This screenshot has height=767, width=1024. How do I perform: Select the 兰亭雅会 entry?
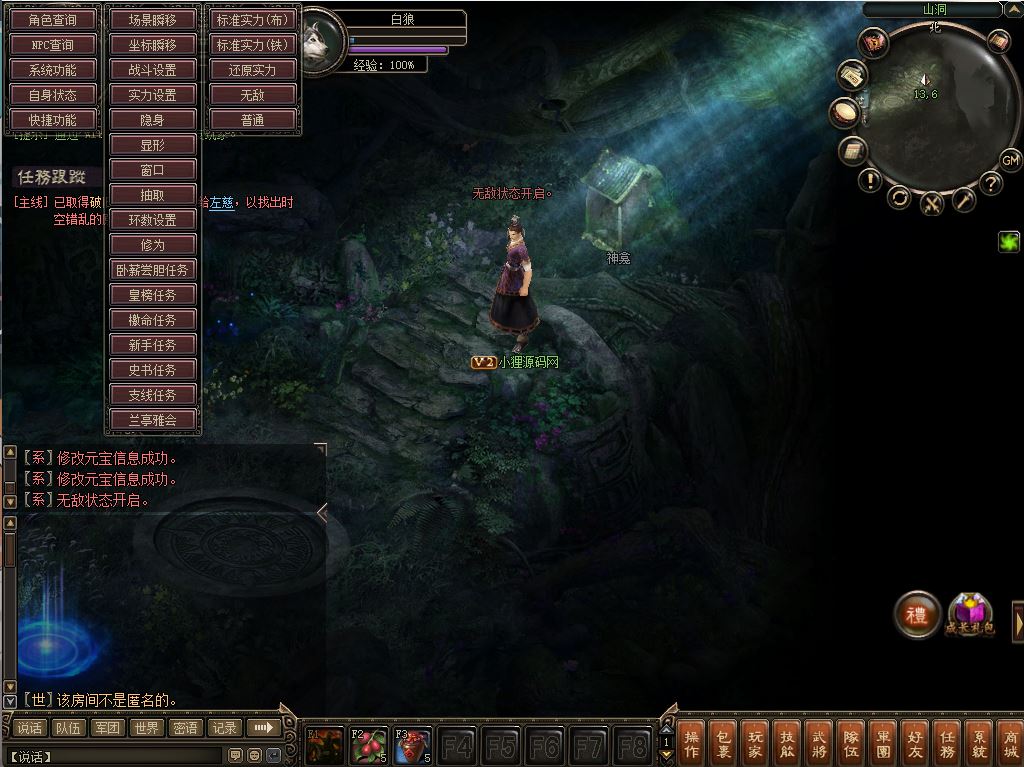(153, 420)
